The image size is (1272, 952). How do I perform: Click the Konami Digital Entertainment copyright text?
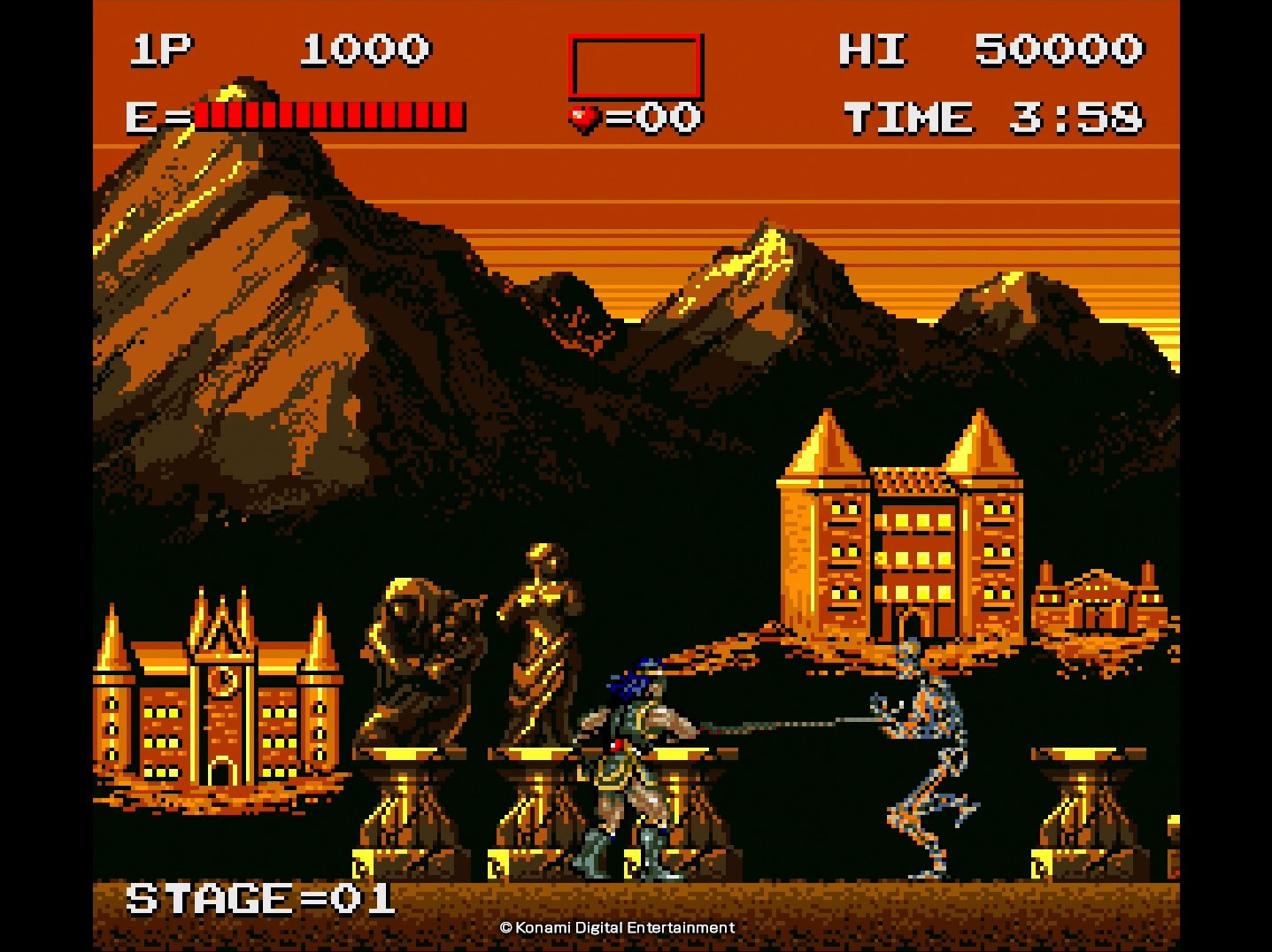[x=617, y=927]
